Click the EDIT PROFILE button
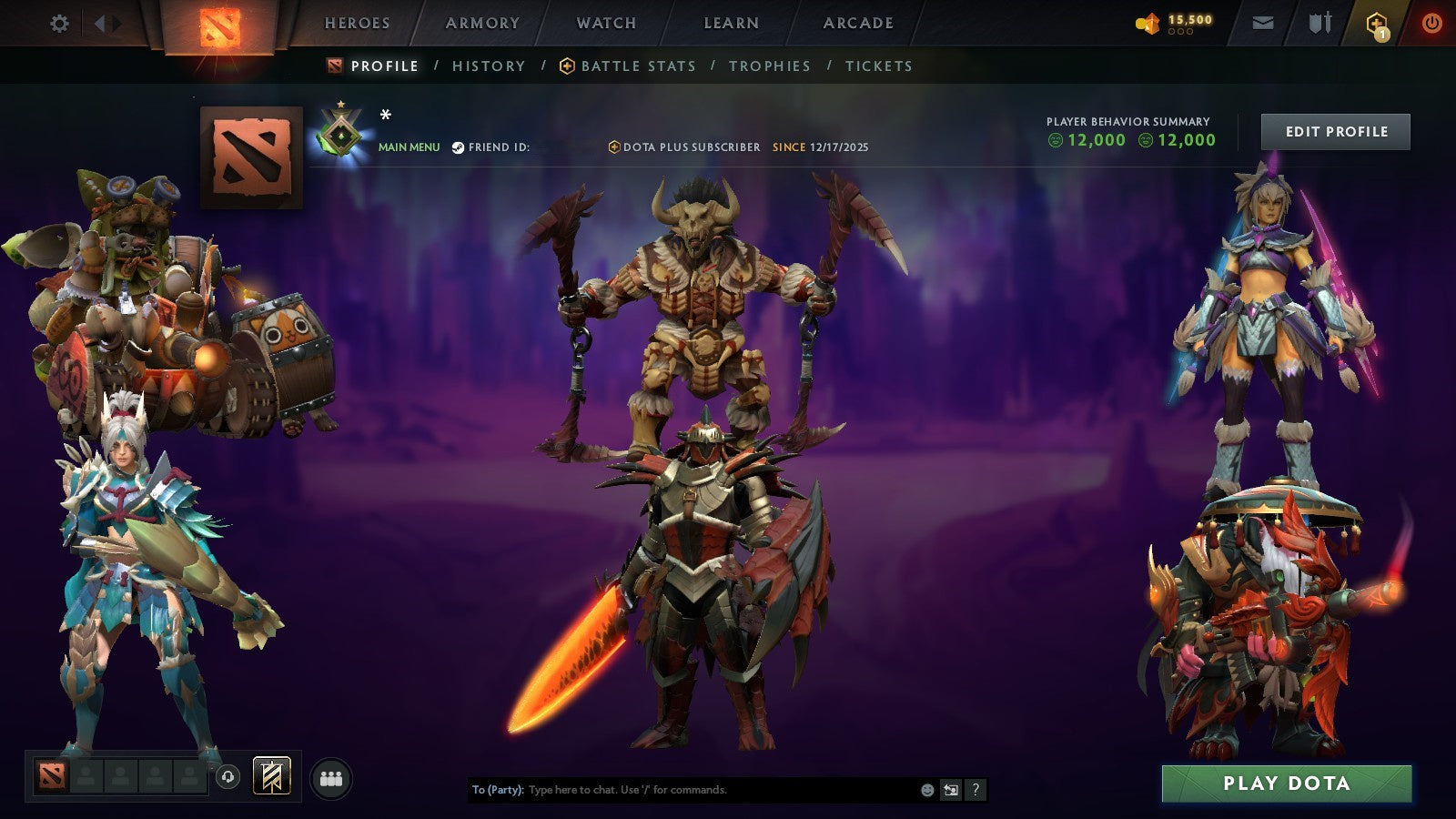Image resolution: width=1456 pixels, height=819 pixels. [x=1334, y=131]
